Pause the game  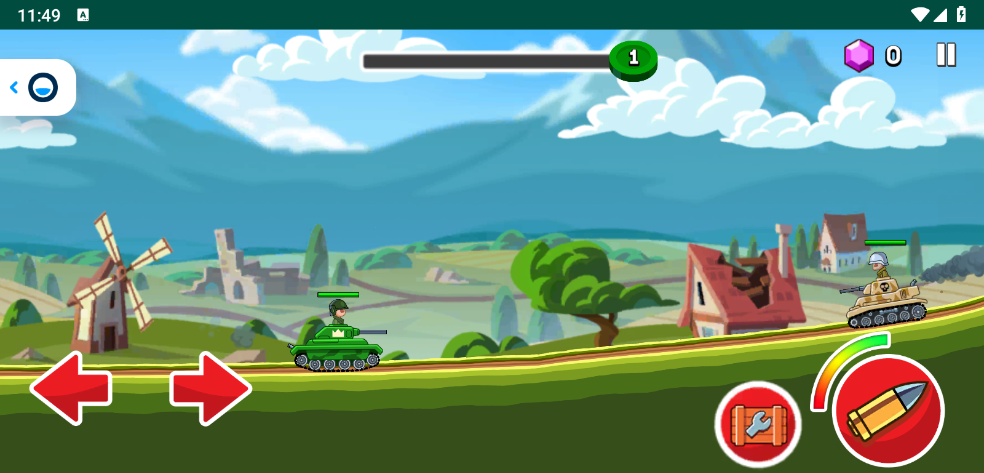946,55
